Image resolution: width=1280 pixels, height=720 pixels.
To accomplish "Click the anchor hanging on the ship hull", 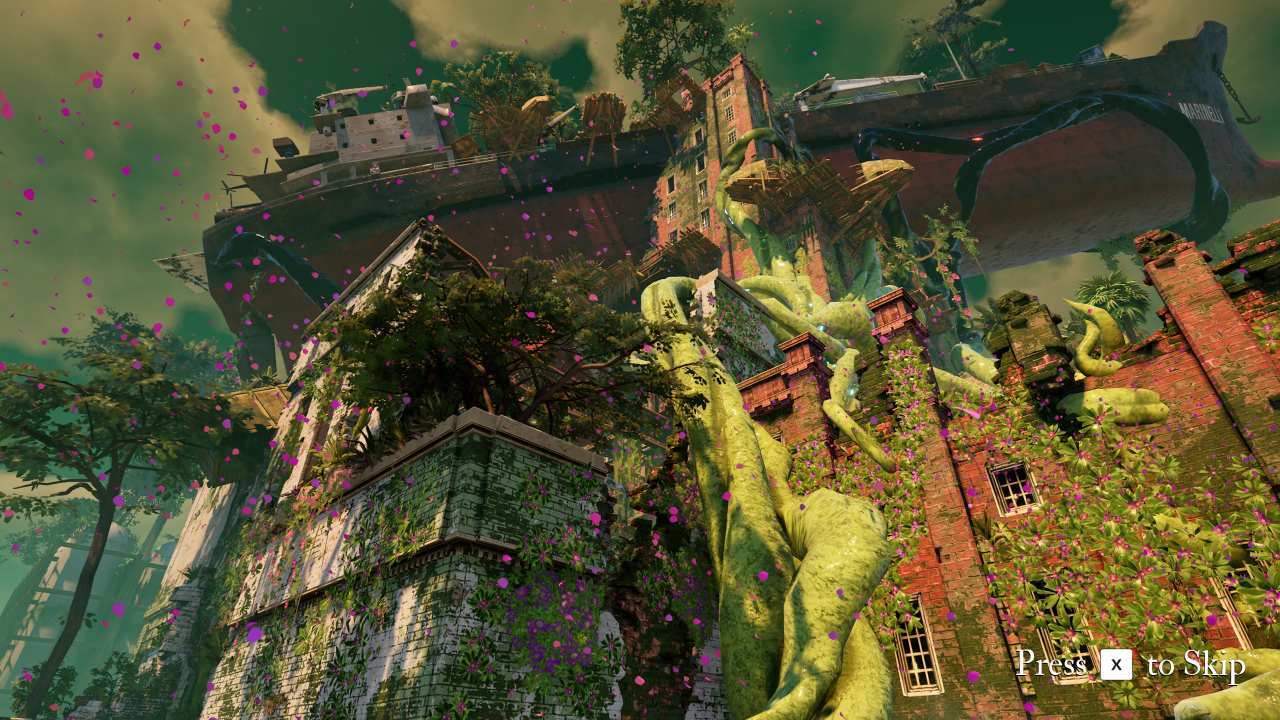I will pyautogui.click(x=1247, y=116).
